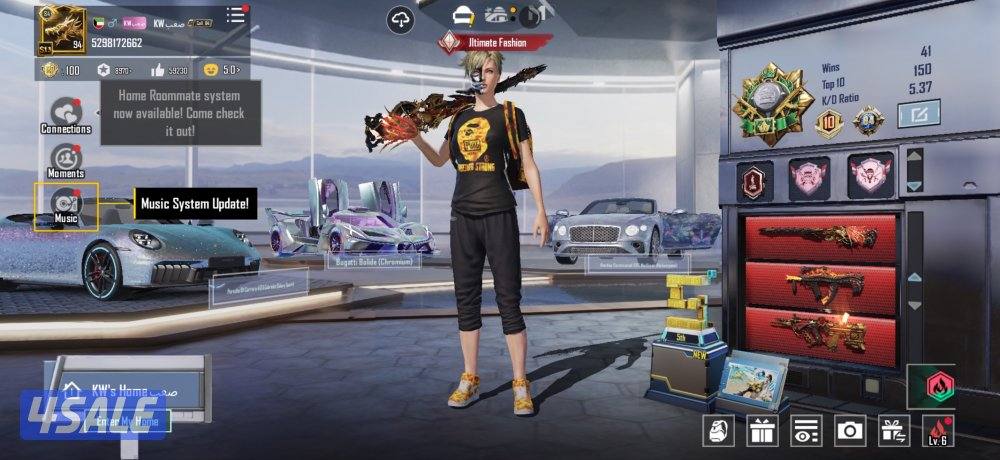The width and height of the screenshot is (1000, 460).
Task: Open the gift exchange icon
Action: point(892,430)
